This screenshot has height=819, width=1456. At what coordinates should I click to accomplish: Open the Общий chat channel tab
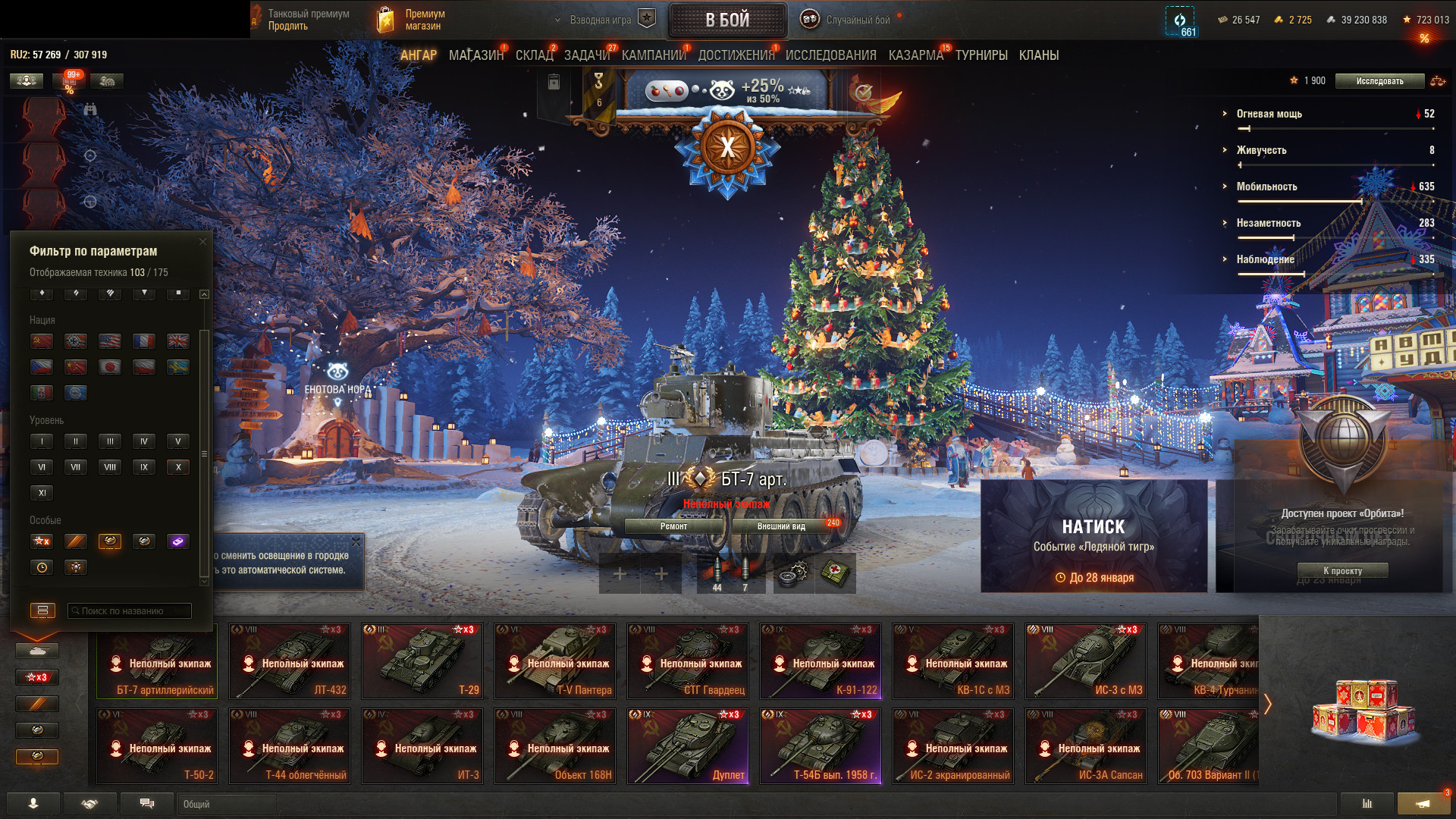227,804
